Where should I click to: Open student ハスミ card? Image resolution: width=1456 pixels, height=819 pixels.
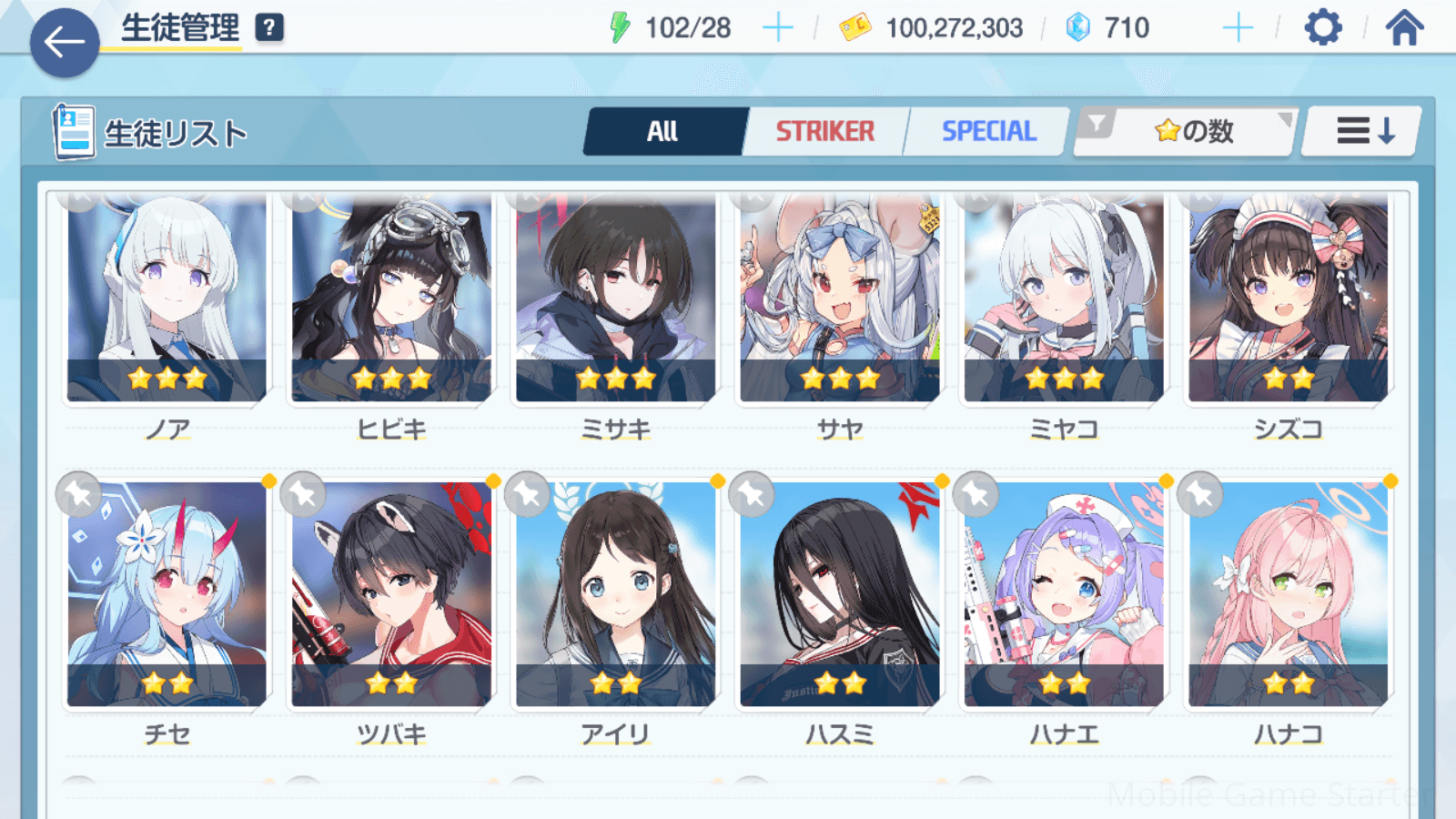tap(839, 595)
